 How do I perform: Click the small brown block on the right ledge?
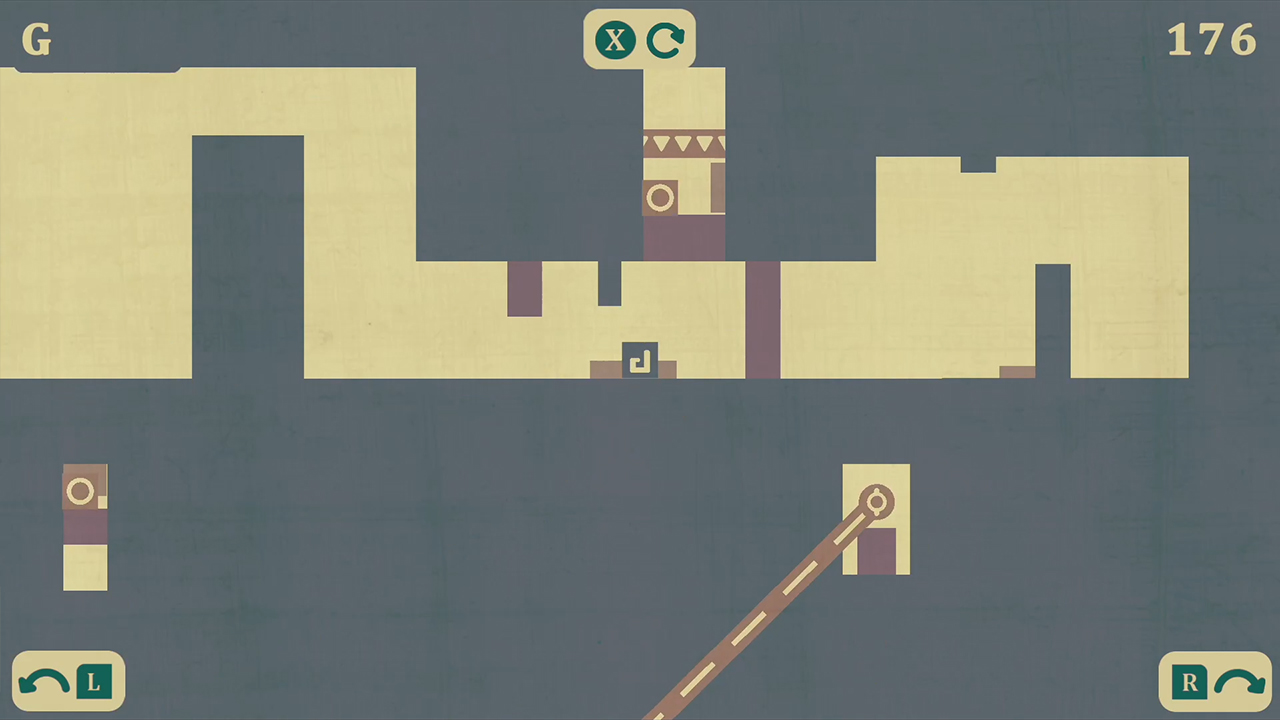pos(1017,373)
